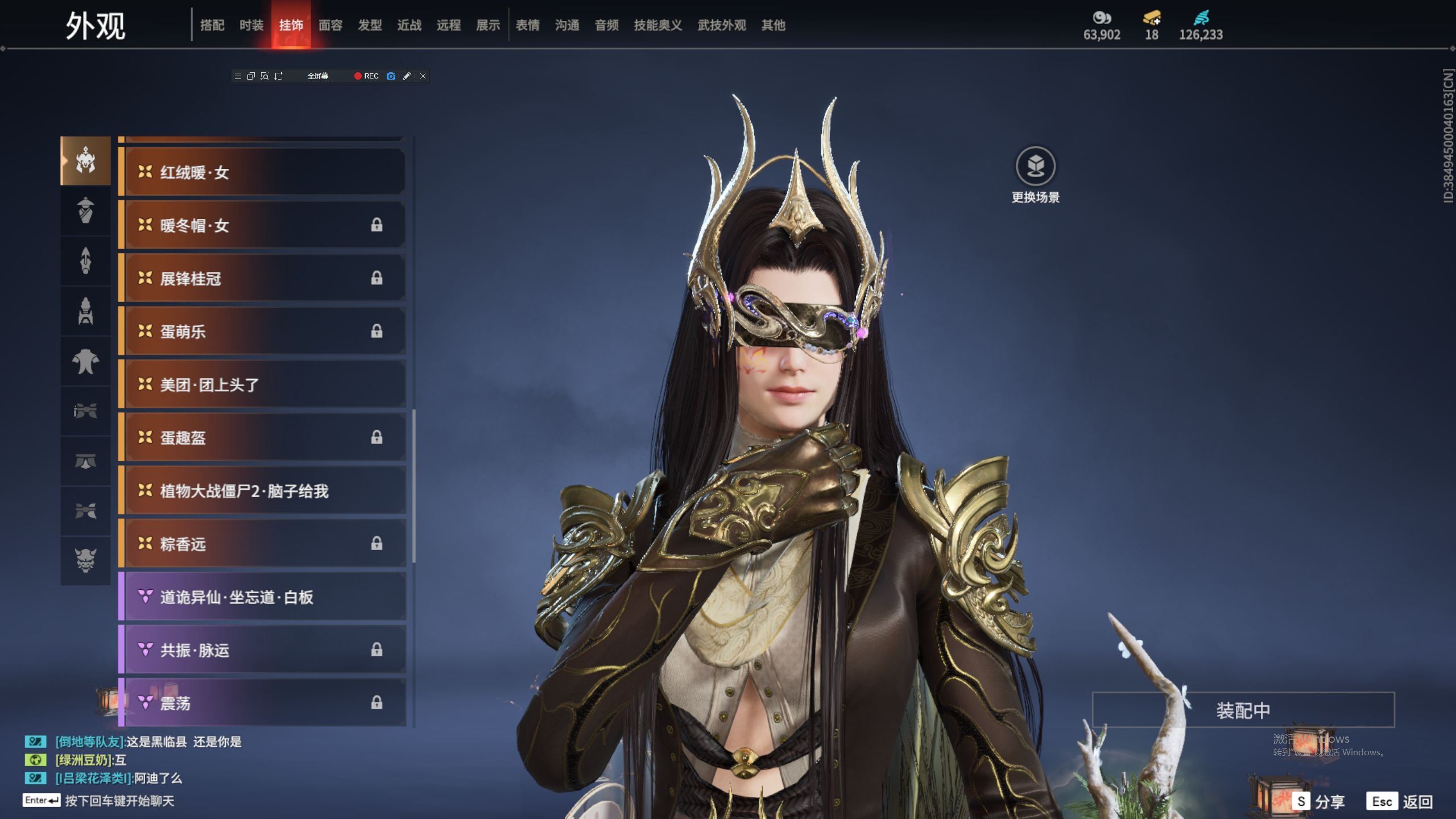The height and width of the screenshot is (819, 1456).
Task: Show the 其他 tab
Action: click(x=773, y=25)
